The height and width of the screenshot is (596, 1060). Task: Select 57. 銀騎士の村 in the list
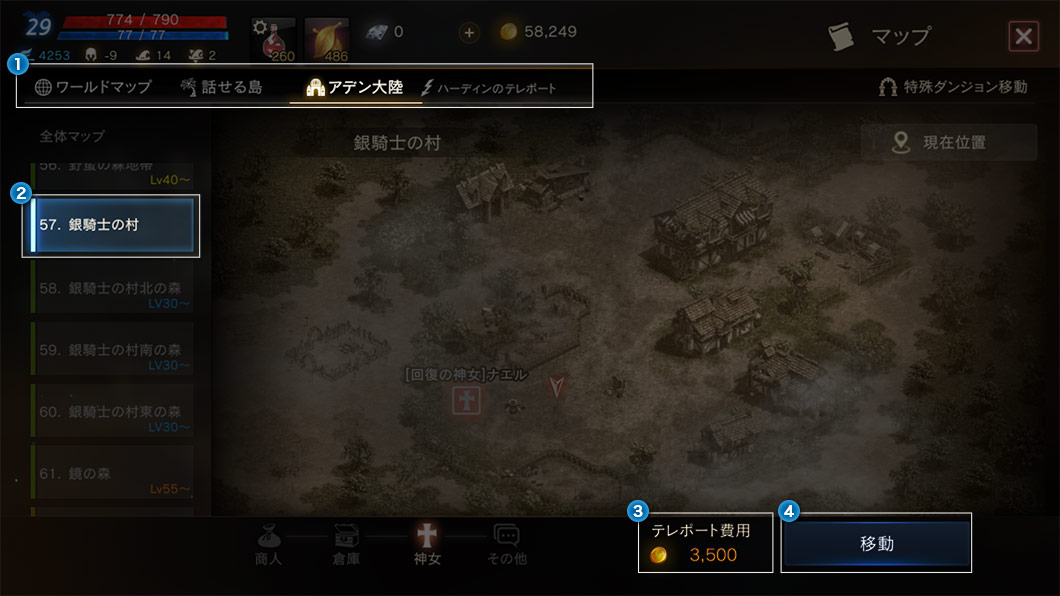pyautogui.click(x=112, y=225)
